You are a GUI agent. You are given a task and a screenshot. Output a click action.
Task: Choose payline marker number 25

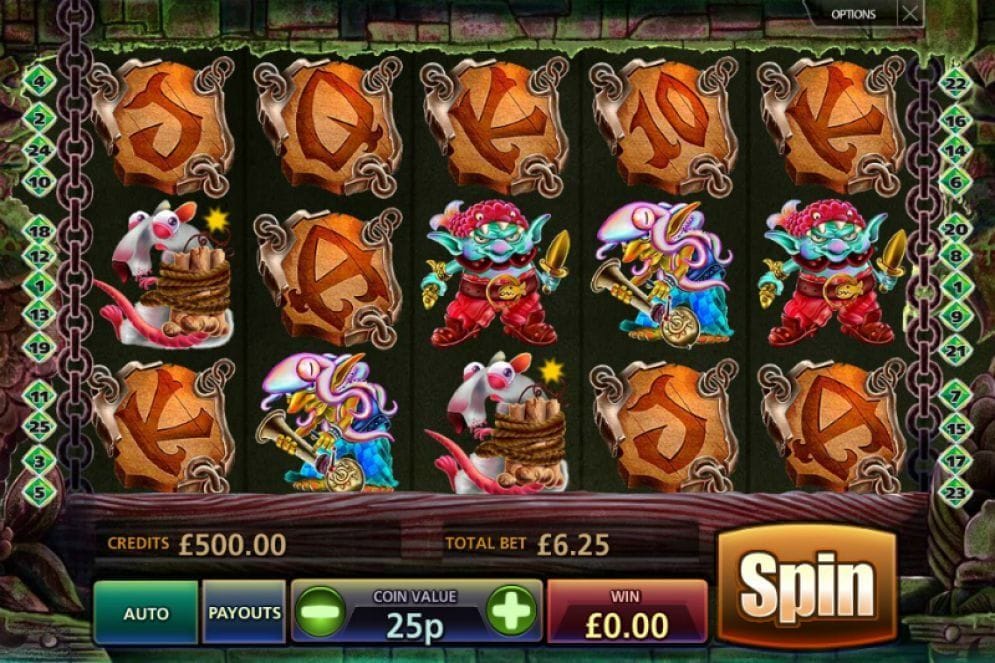pyautogui.click(x=40, y=425)
